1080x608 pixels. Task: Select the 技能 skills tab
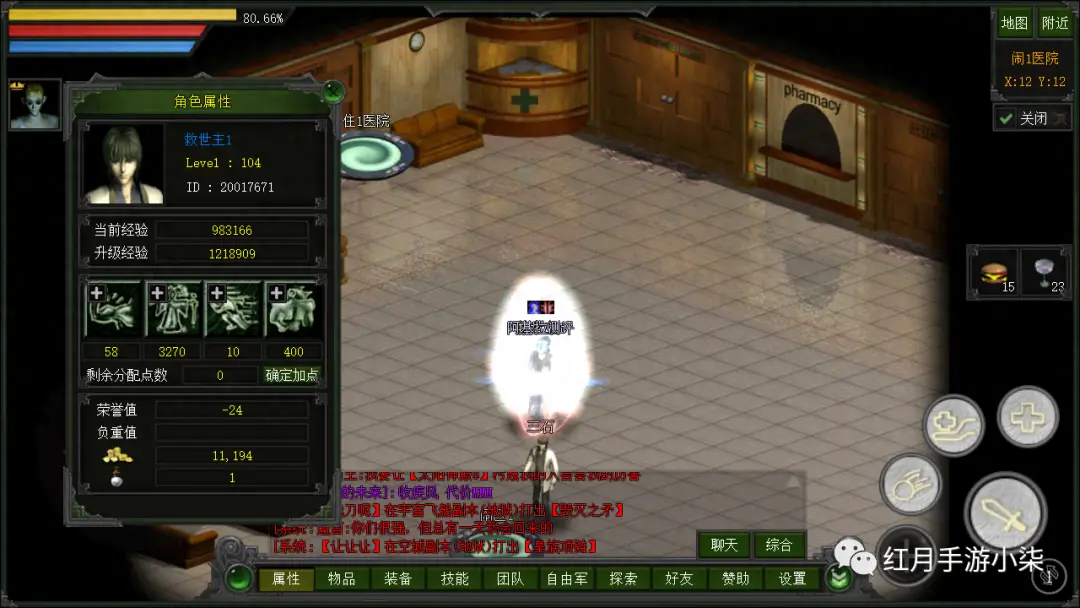coord(455,579)
